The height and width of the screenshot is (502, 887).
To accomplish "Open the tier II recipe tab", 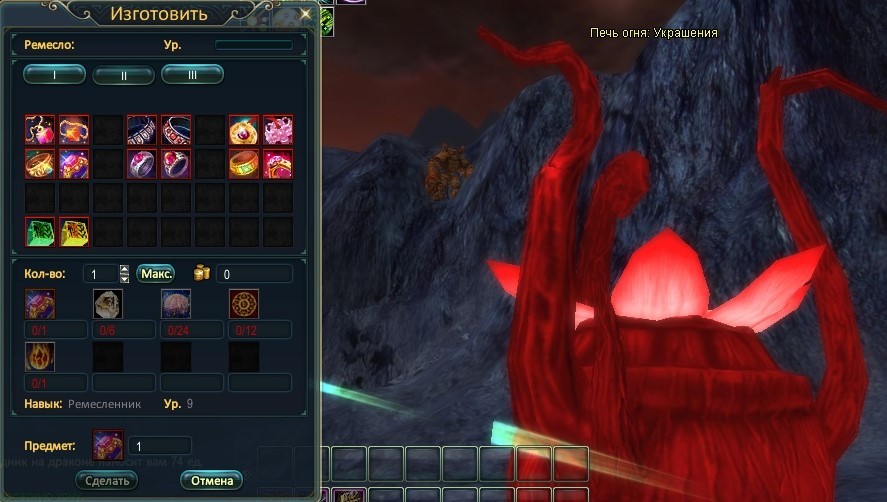I will point(123,74).
